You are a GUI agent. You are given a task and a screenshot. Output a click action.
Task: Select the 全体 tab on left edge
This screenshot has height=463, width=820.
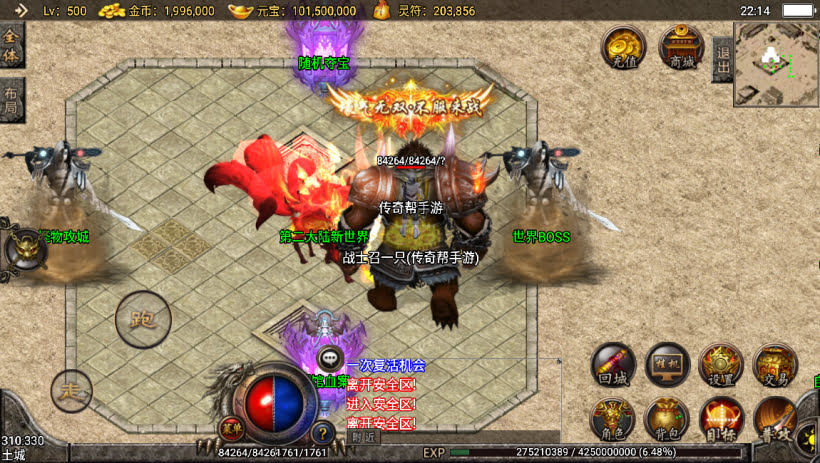(11, 45)
